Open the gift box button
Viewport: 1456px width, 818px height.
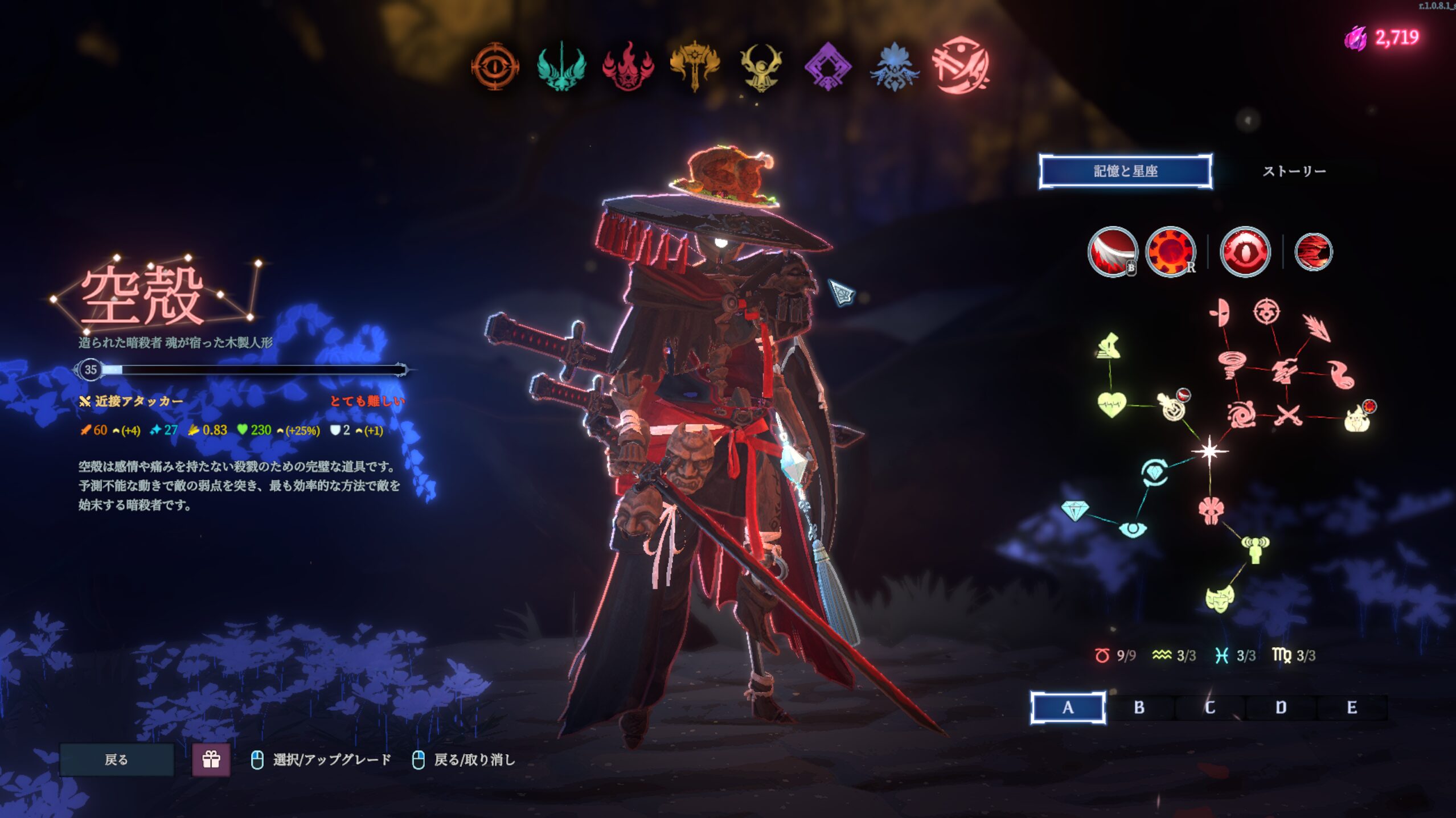[211, 759]
